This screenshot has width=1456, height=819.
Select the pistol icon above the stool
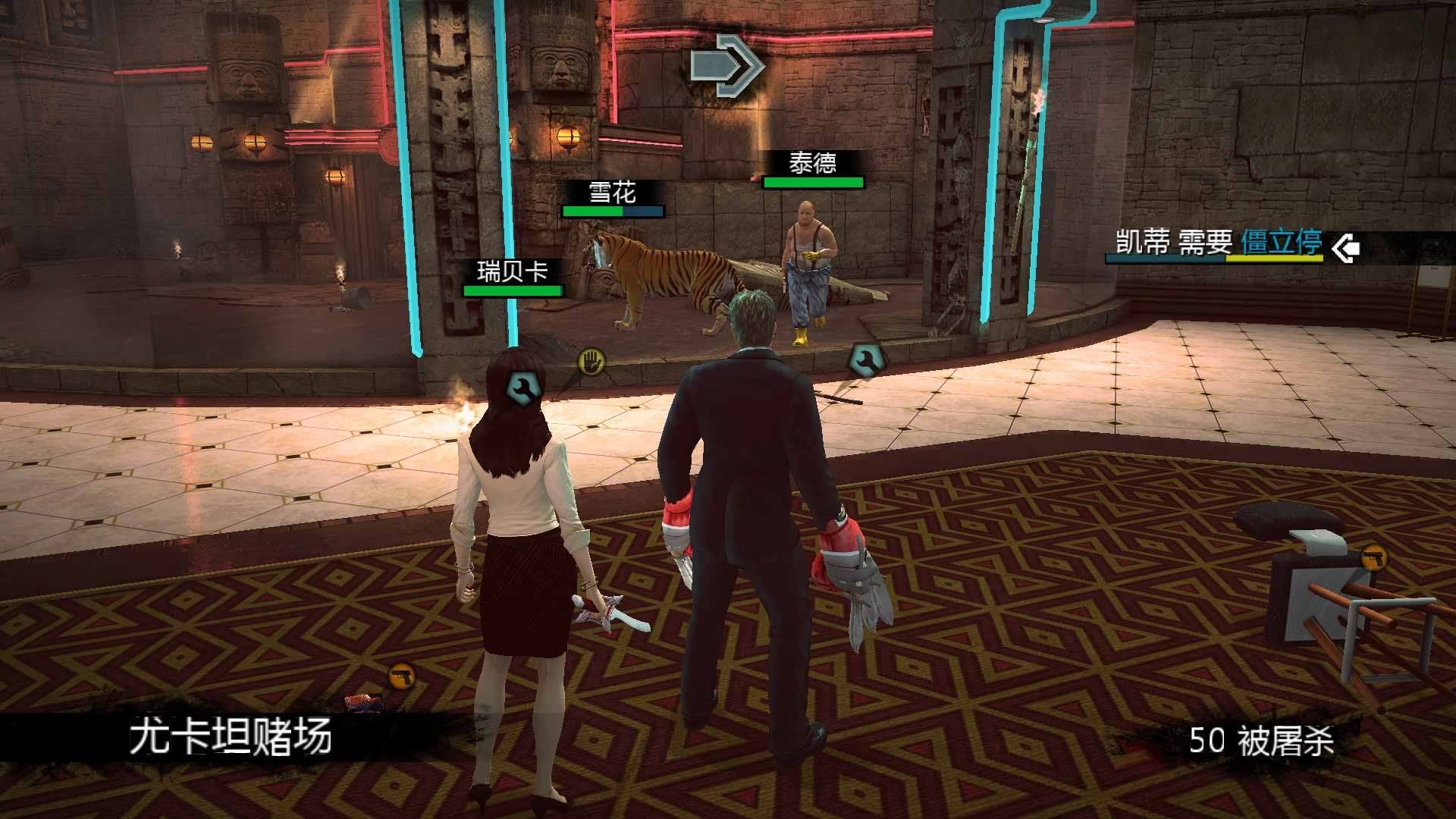pyautogui.click(x=1374, y=557)
